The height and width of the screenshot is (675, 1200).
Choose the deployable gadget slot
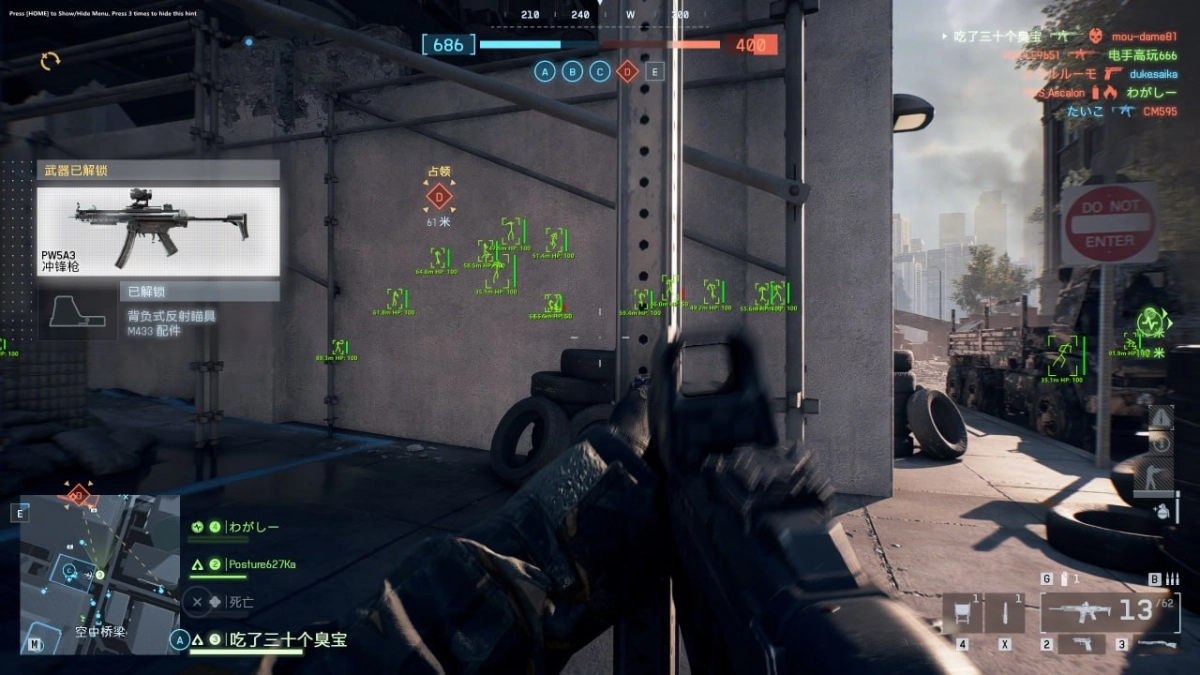coord(961,612)
